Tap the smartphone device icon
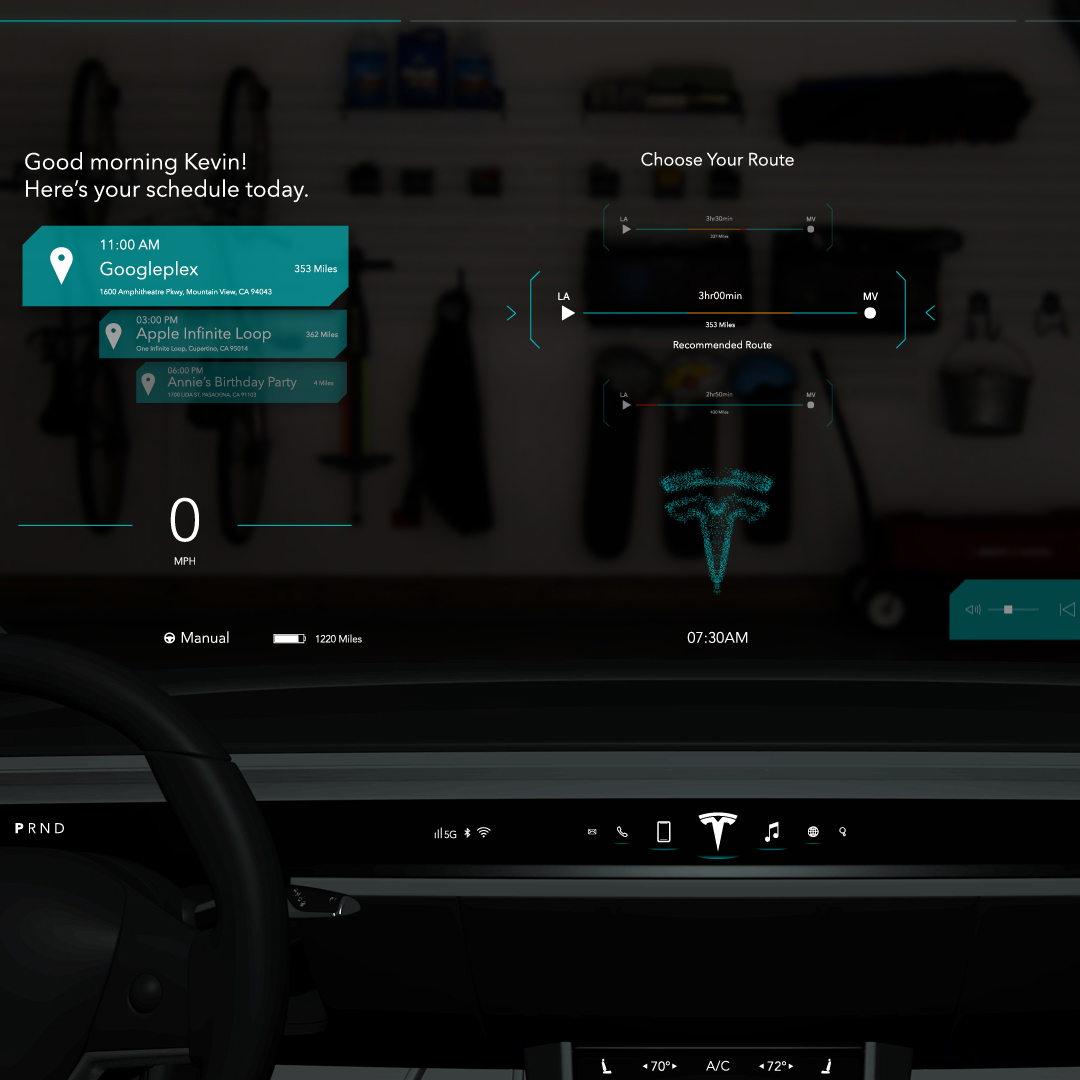The height and width of the screenshot is (1080, 1080). click(x=663, y=832)
